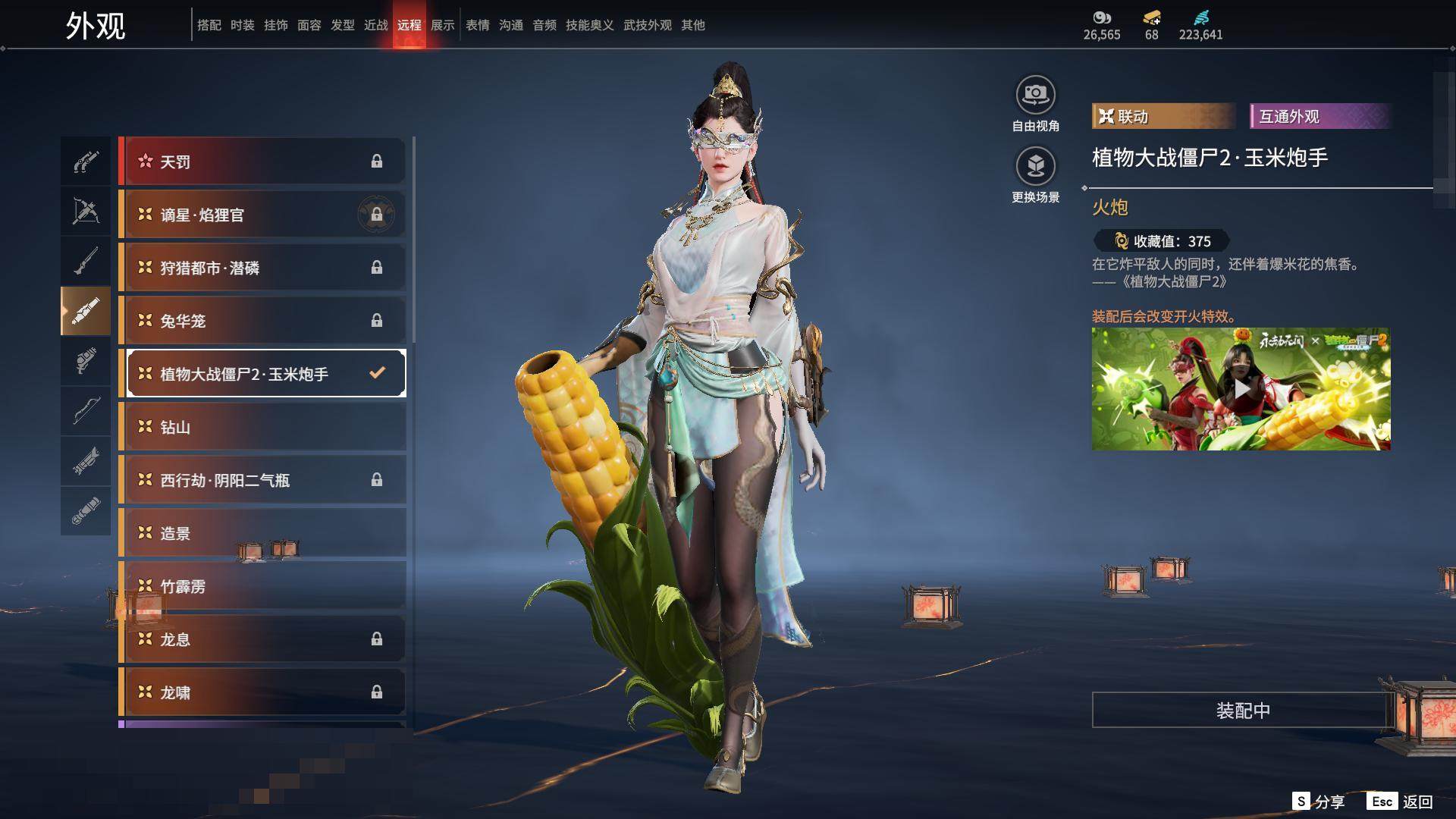Choose the 西行劫·阴阳二气瓶 skin
The width and height of the screenshot is (1456, 819).
(x=262, y=480)
